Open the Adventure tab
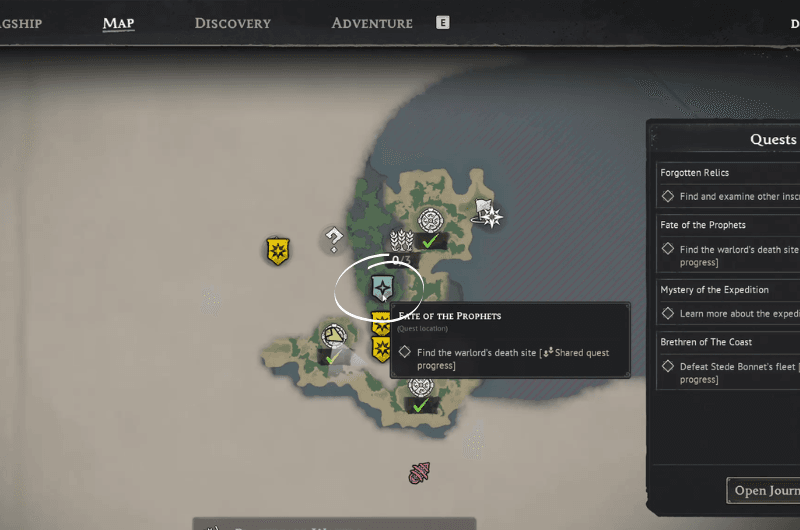Image resolution: width=800 pixels, height=530 pixels. point(371,23)
